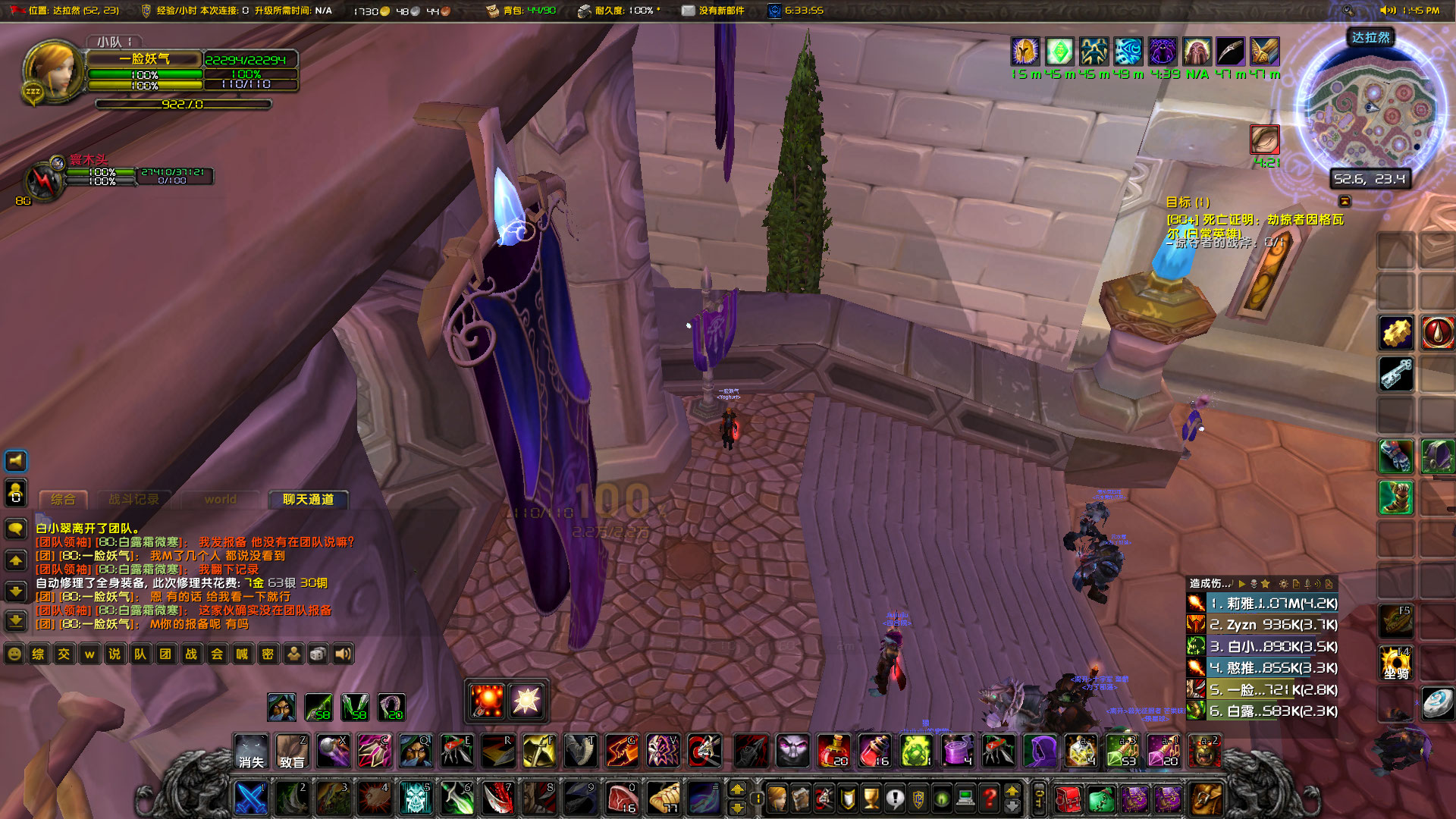Open the emote smiley icon in chat bar
This screenshot has width=1456, height=819.
(14, 654)
